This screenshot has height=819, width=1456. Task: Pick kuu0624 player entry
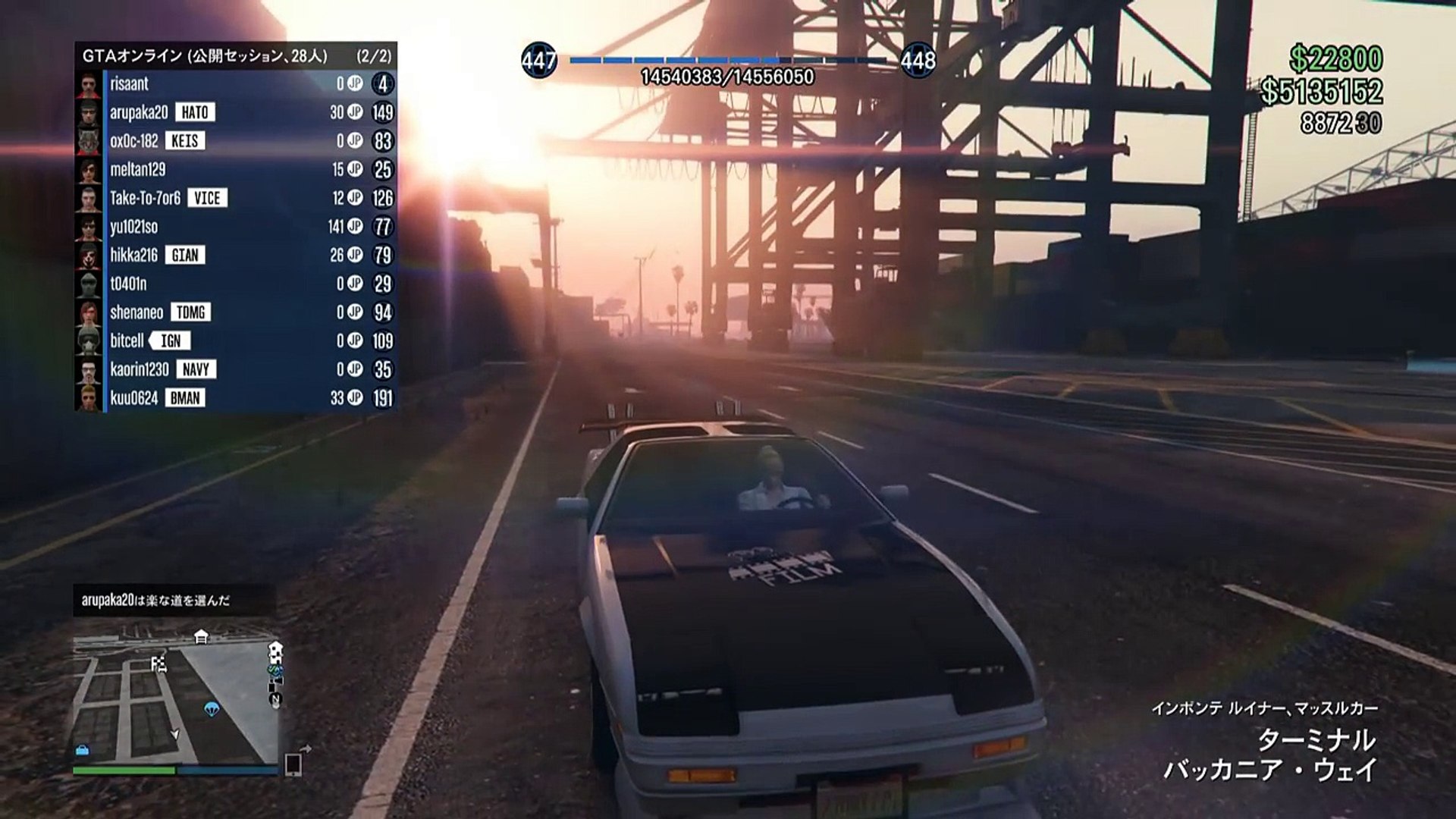click(235, 398)
